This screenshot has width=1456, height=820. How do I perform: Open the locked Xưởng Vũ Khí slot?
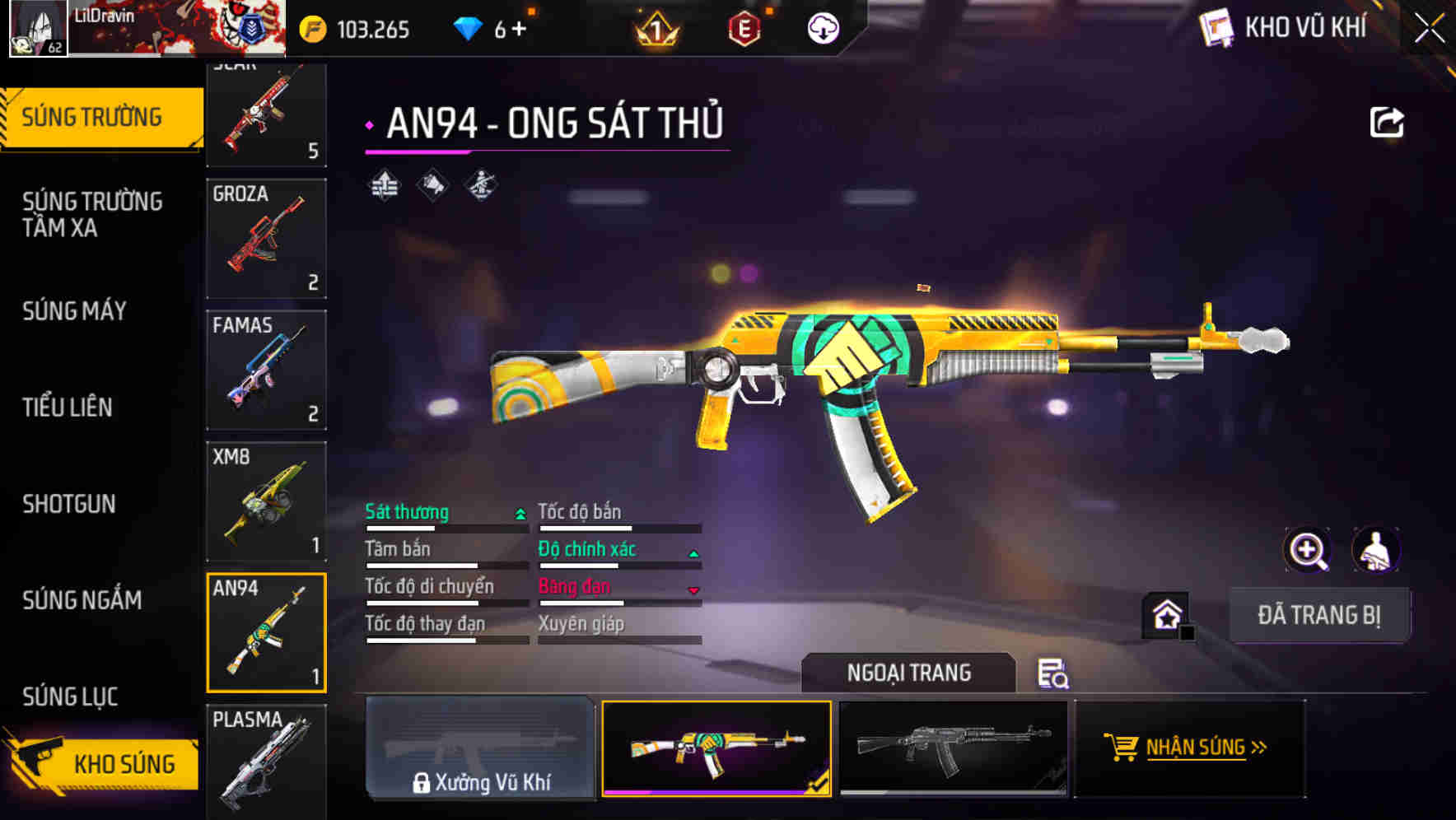(480, 748)
